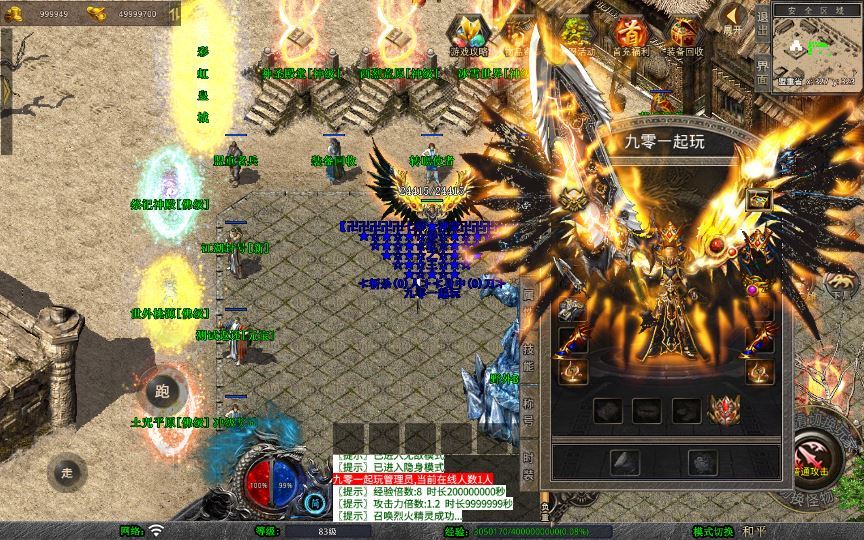Click the small treasure chest icon in character panel
The image size is (864, 540).
758,198
